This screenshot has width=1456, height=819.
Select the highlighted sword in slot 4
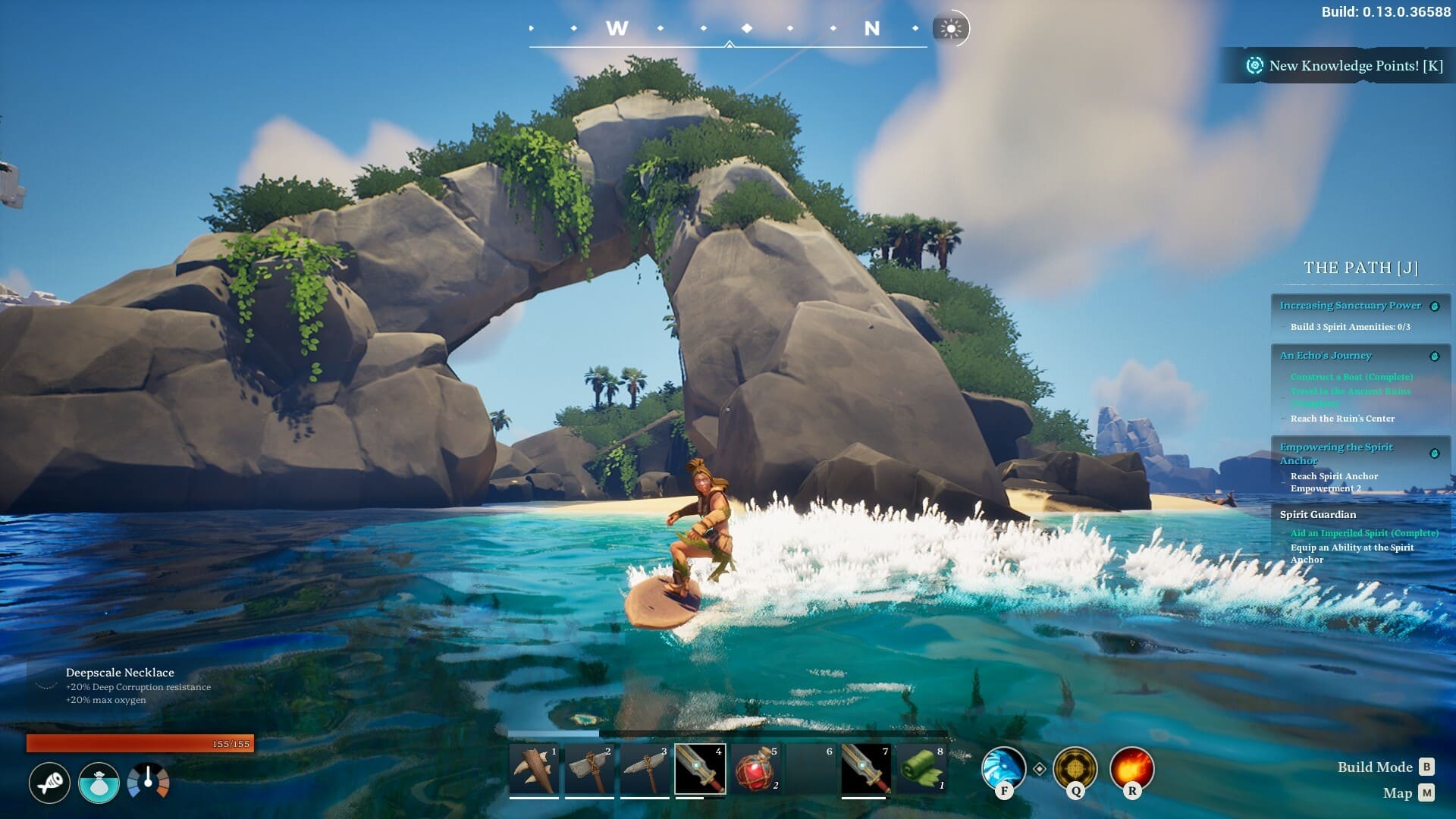pos(700,769)
